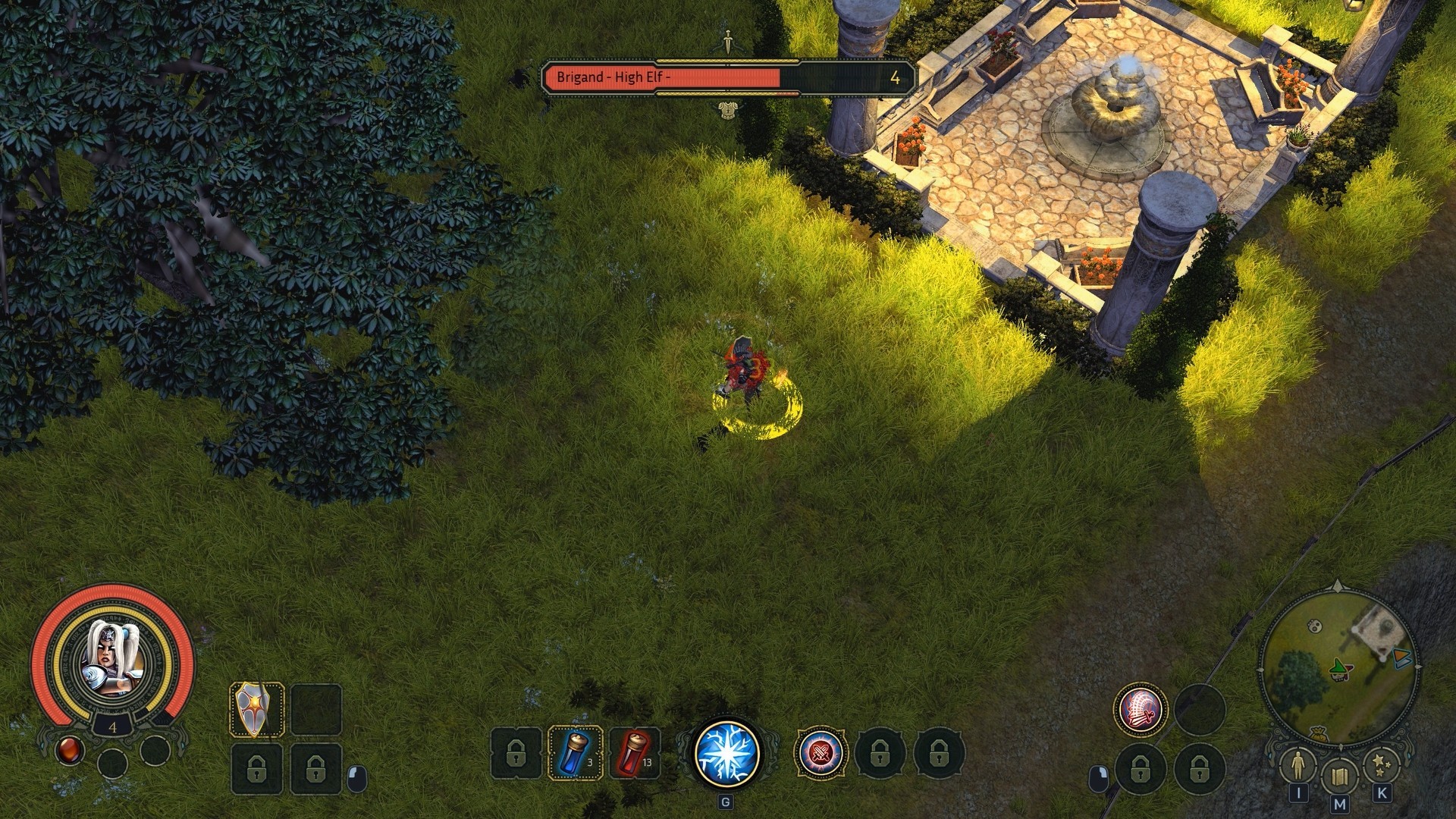The height and width of the screenshot is (819, 1456).
Task: Use the blue mana potion
Action: click(574, 753)
